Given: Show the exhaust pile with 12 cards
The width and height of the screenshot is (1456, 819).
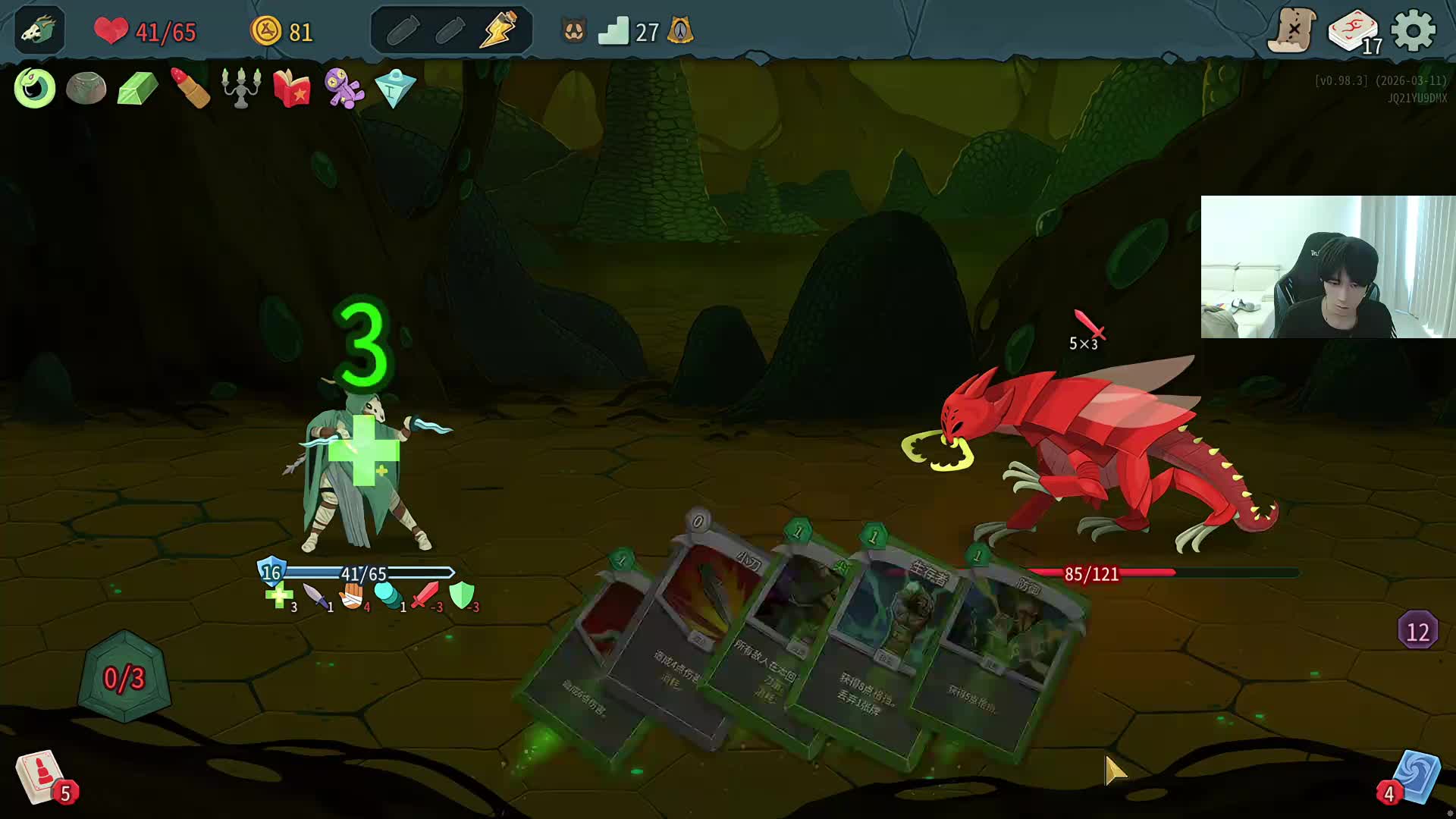Looking at the screenshot, I should [1417, 631].
